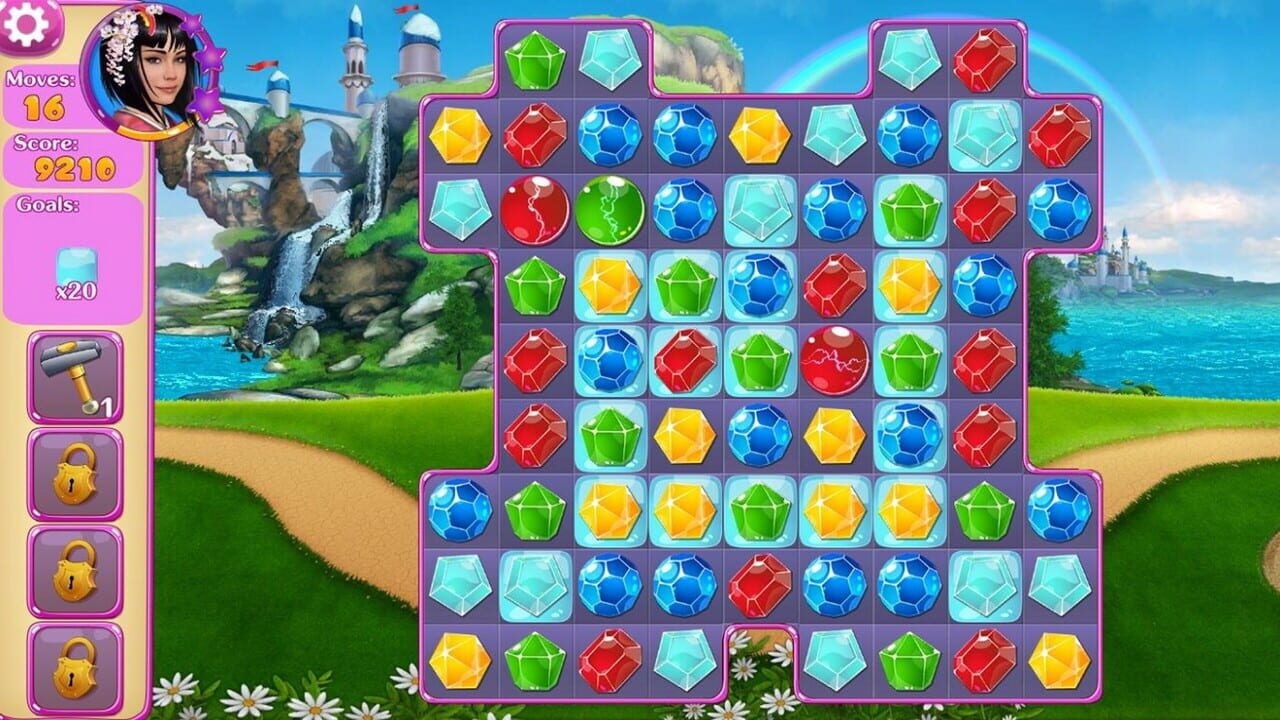Viewport: 1280px width, 720px height.
Task: Select the green balloon gem with lightning crack
Action: (x=613, y=210)
